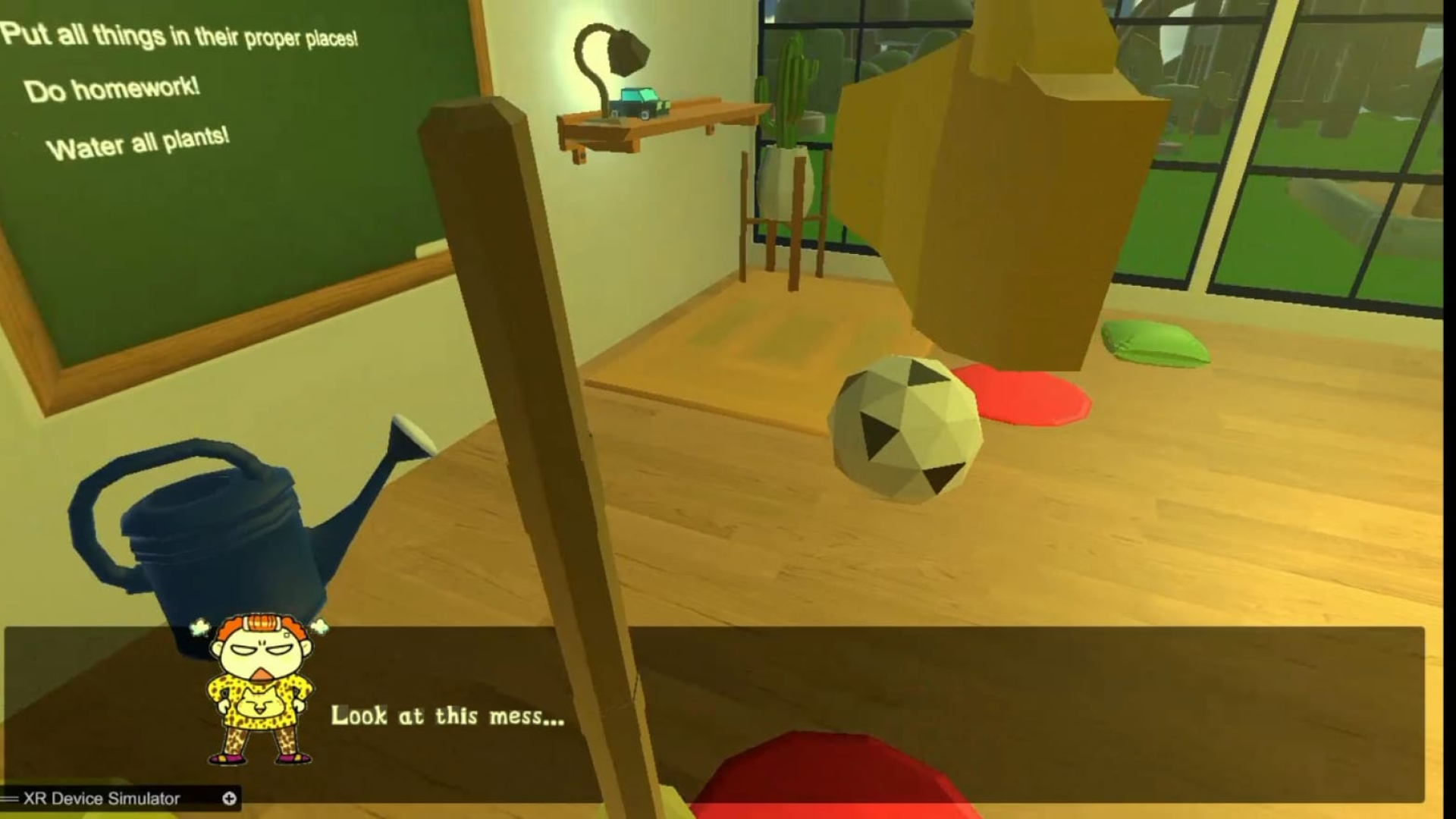
Task: Click the XR Device Simulator title label
Action: tap(102, 799)
